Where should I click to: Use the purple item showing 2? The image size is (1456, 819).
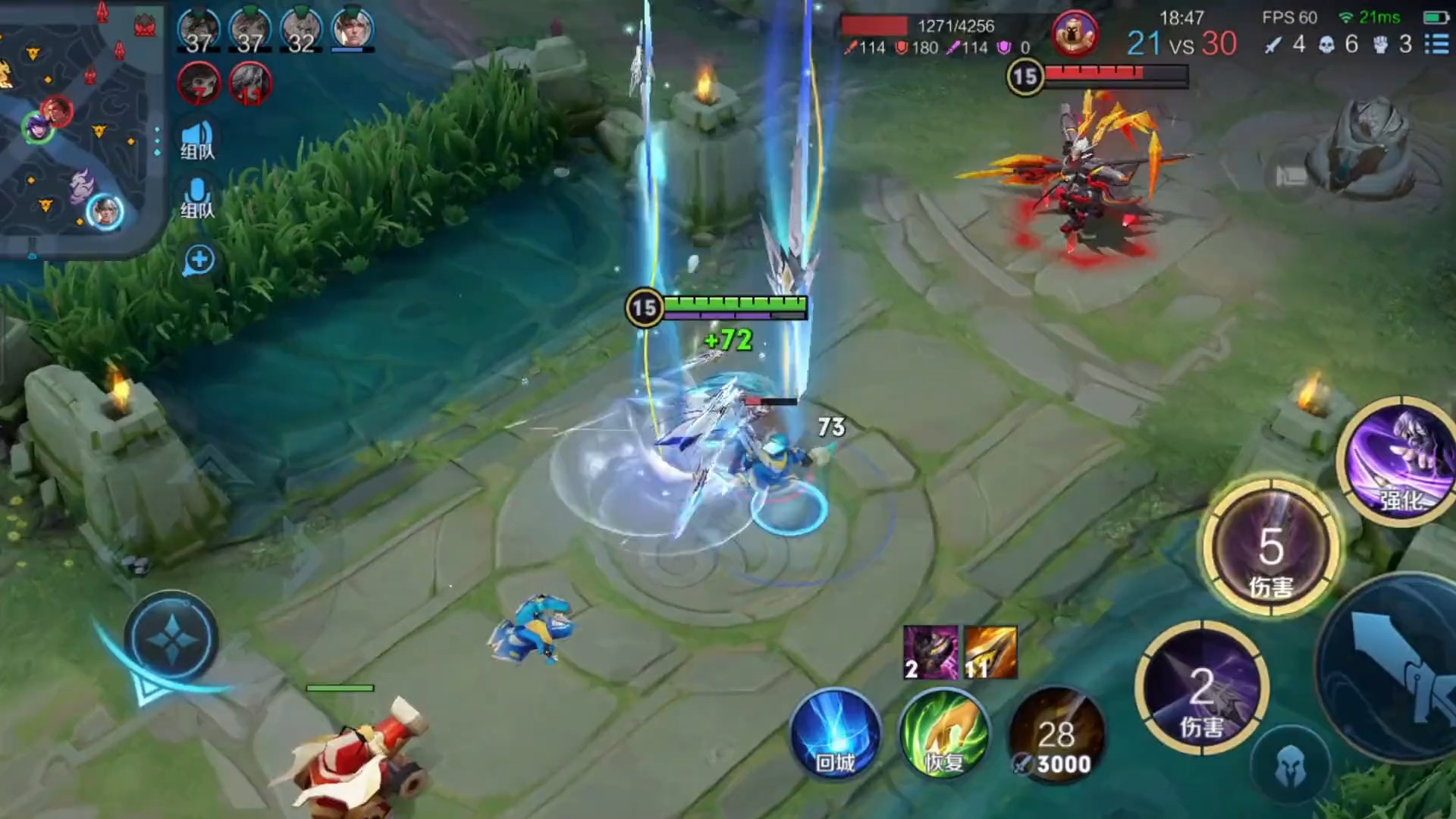pyautogui.click(x=930, y=652)
